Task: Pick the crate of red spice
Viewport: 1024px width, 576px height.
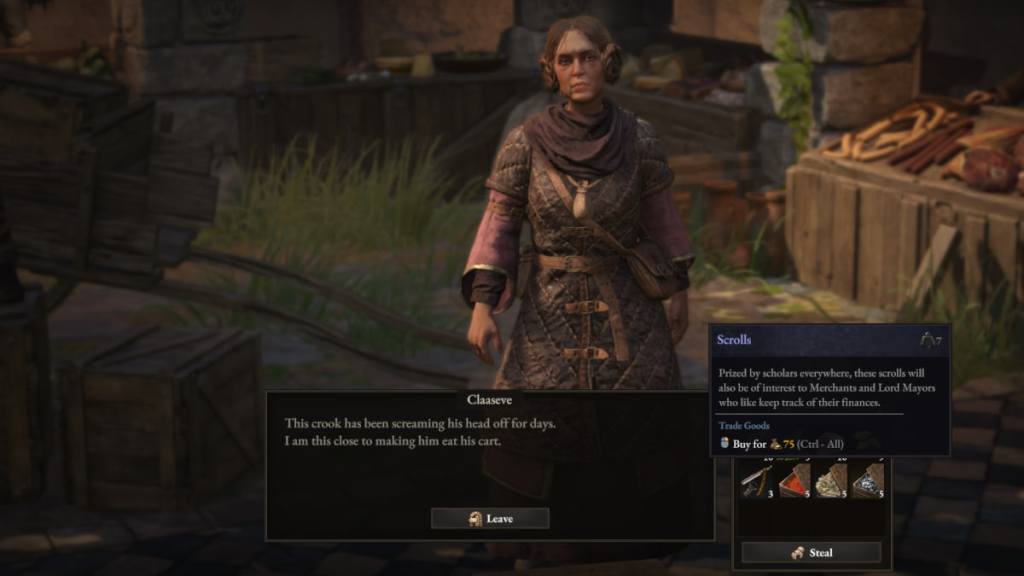Action: [794, 481]
